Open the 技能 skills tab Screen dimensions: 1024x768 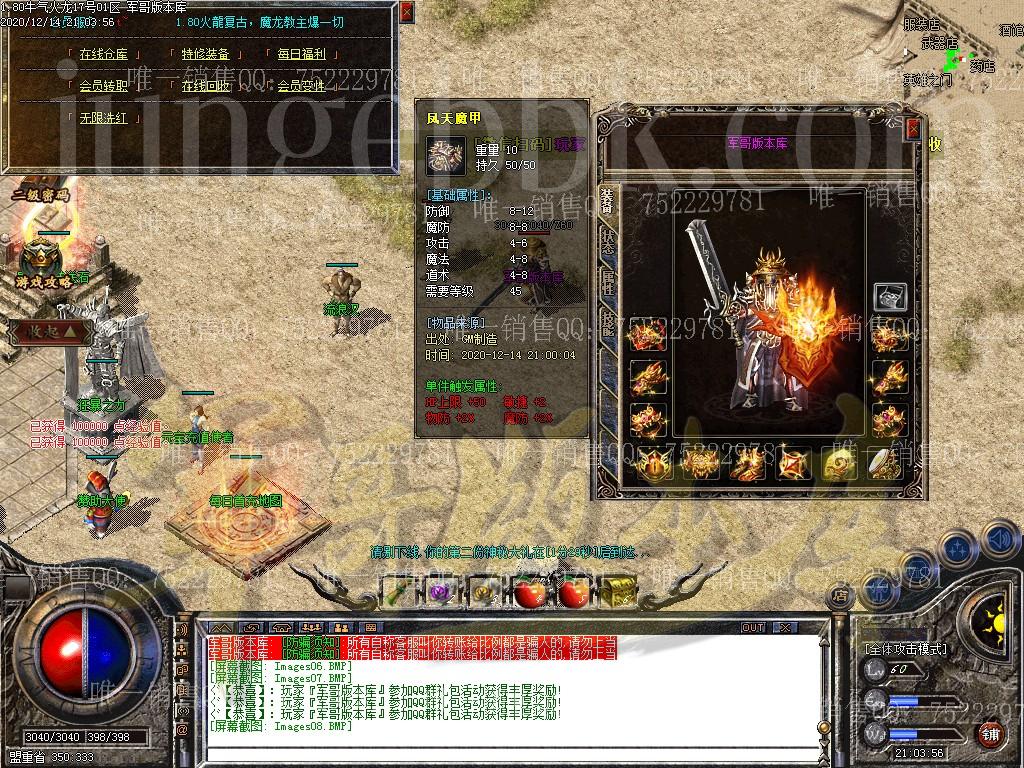[x=607, y=322]
